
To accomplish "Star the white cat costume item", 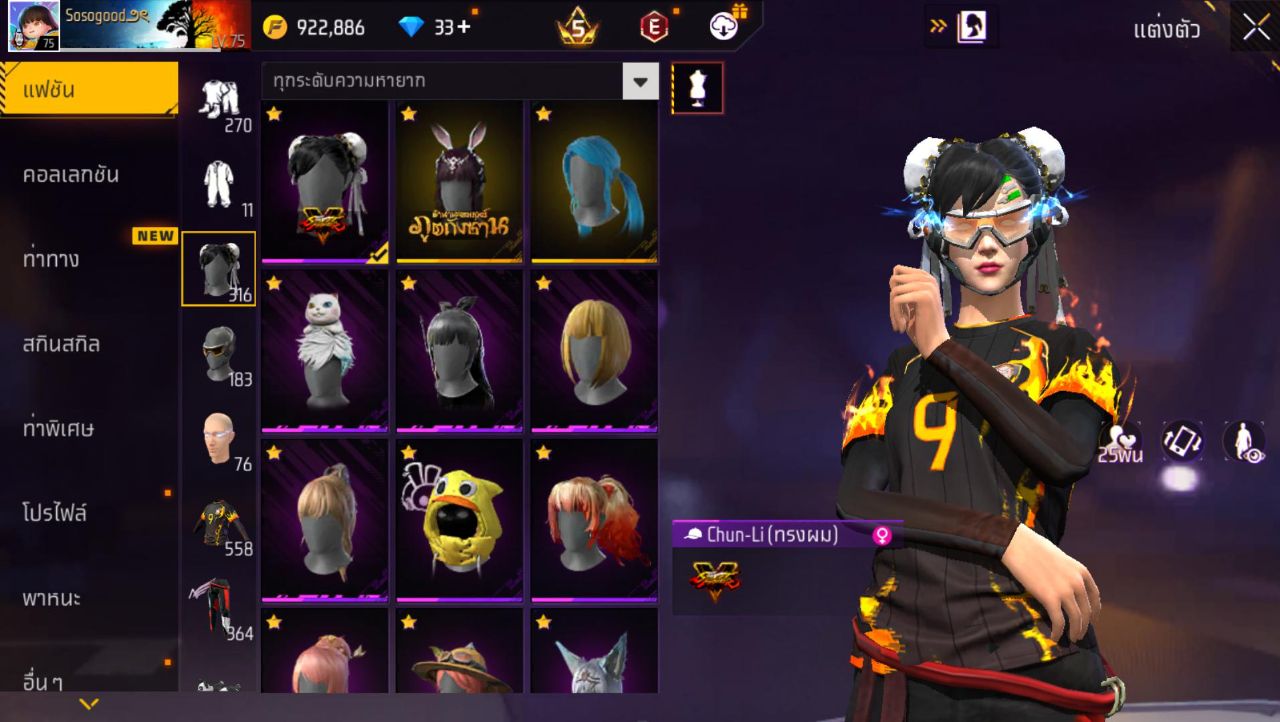I will coord(273,285).
